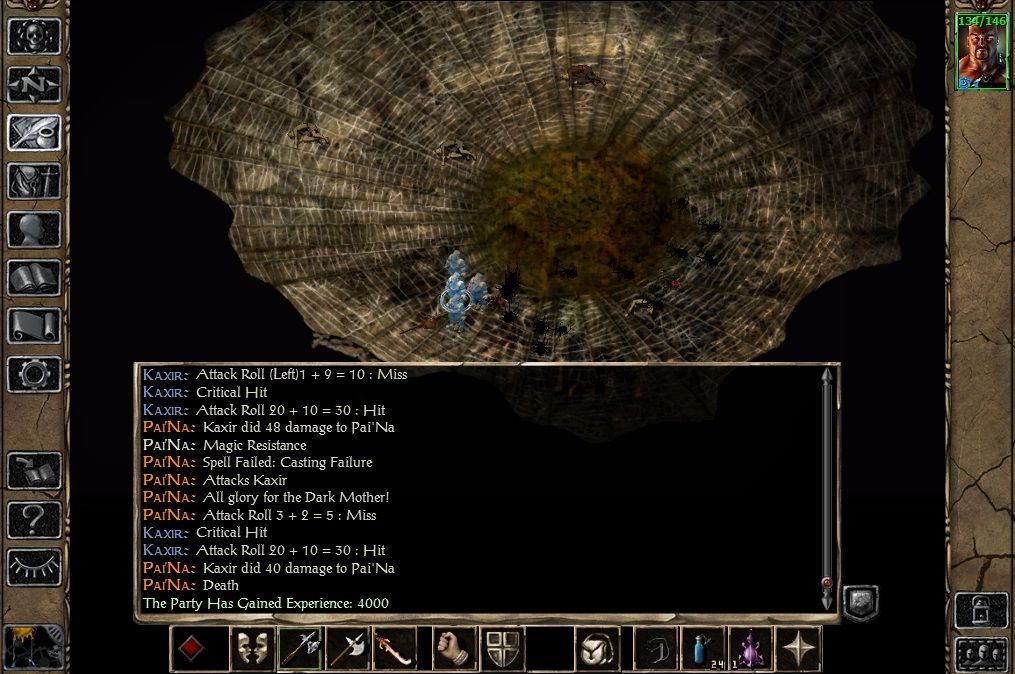This screenshot has width=1015, height=674.
Task: Click the quartered shield button
Action: (503, 649)
